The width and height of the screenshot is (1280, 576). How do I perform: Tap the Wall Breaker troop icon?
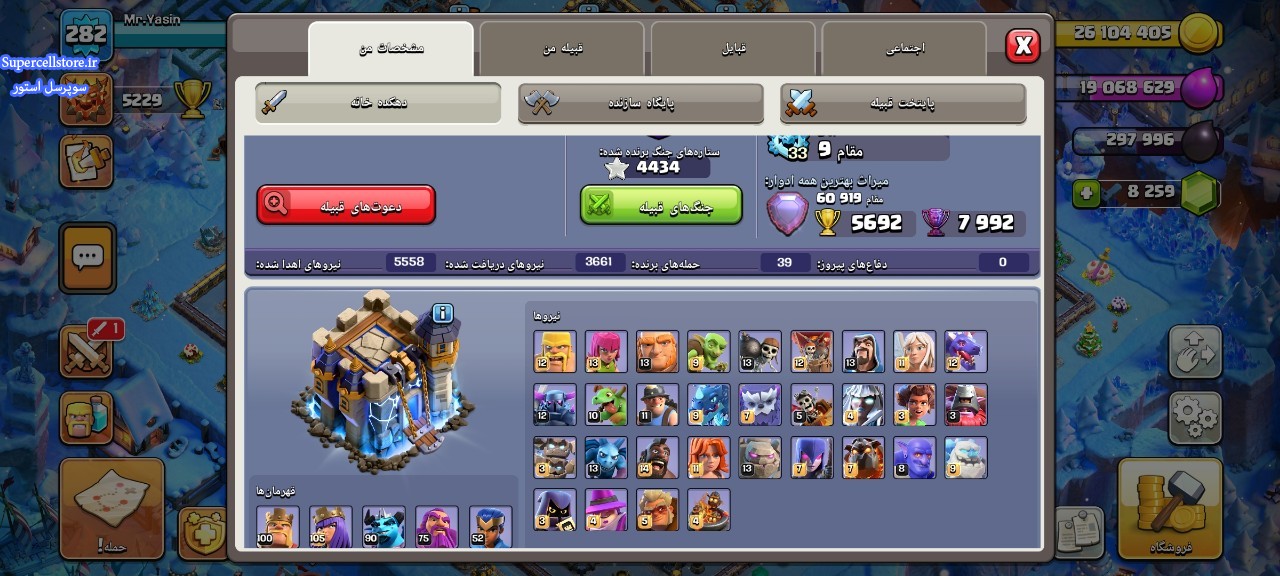(x=760, y=352)
